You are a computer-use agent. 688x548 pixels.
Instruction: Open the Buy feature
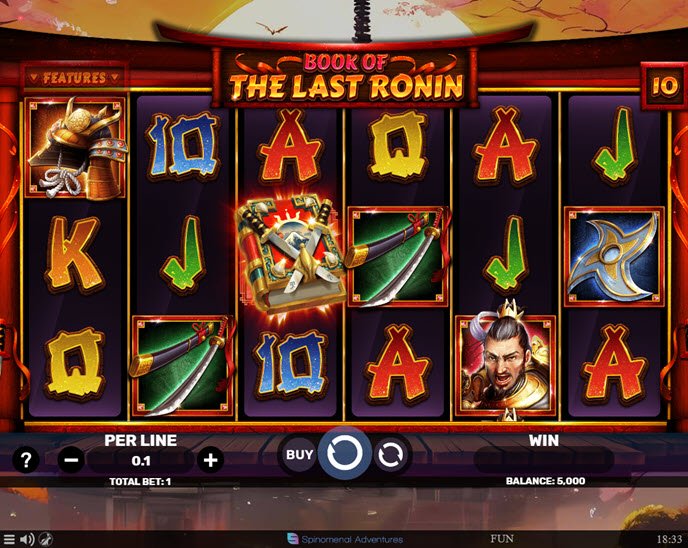300,455
